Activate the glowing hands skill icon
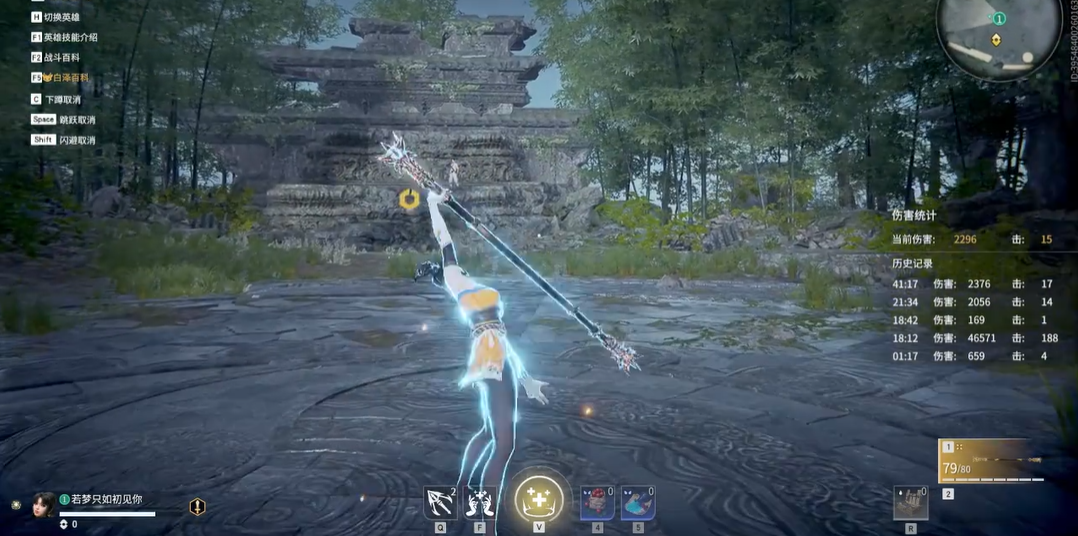This screenshot has width=1078, height=536. (x=481, y=502)
